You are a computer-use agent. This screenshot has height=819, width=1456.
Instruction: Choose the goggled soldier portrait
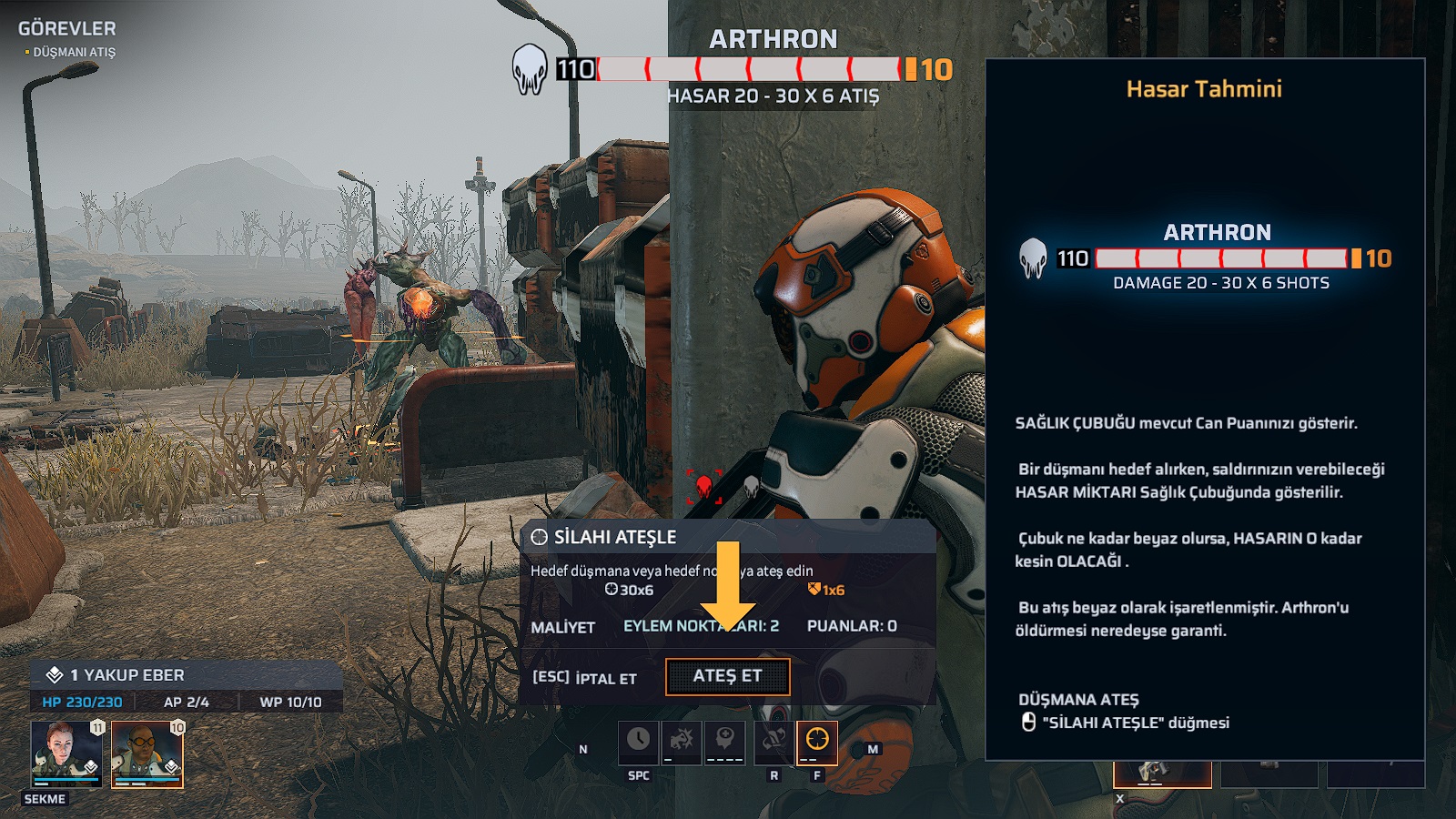point(147,753)
